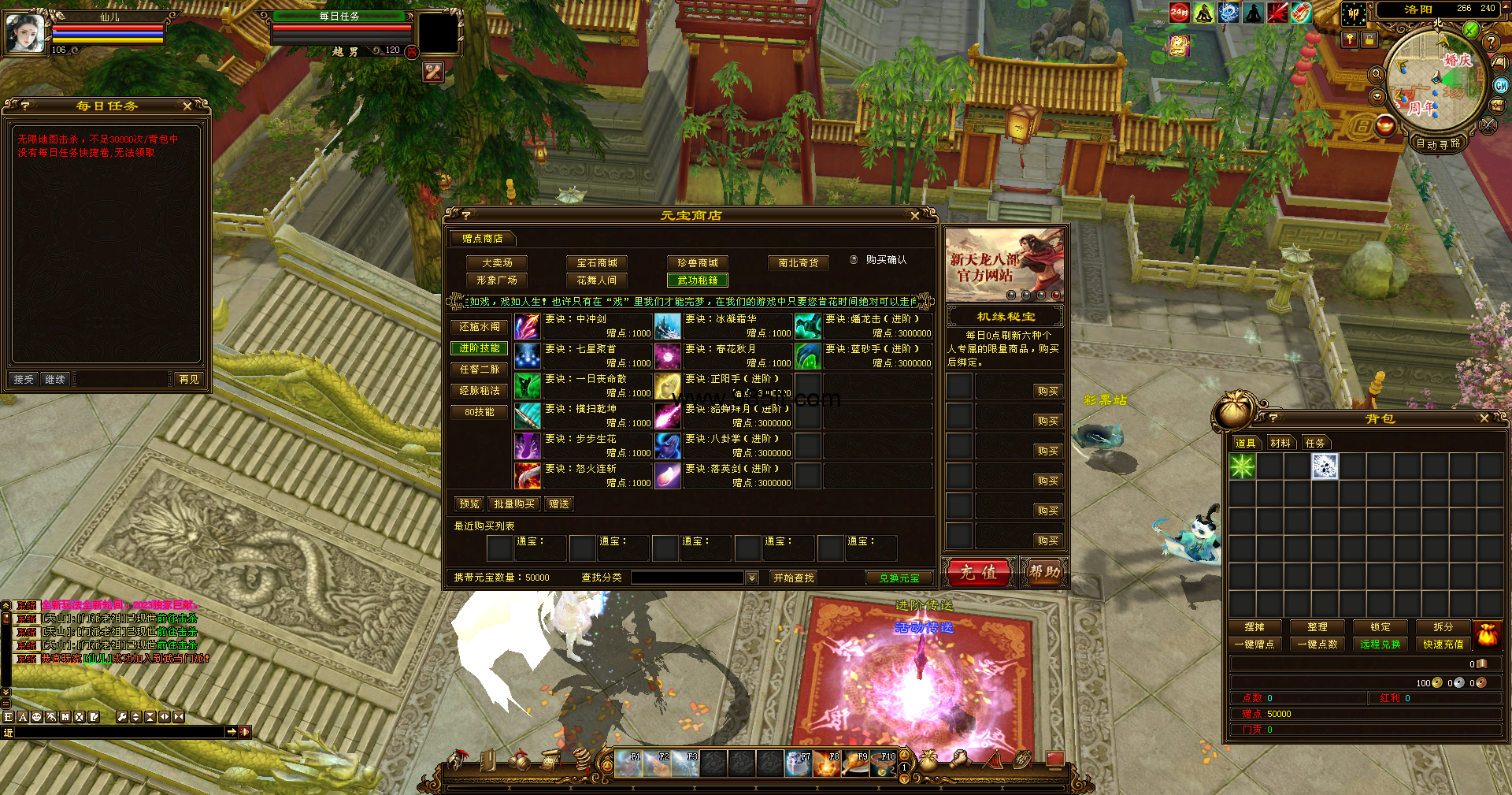Switch to 珍兽商城 pet shop
The width and height of the screenshot is (1512, 795).
pos(698,262)
